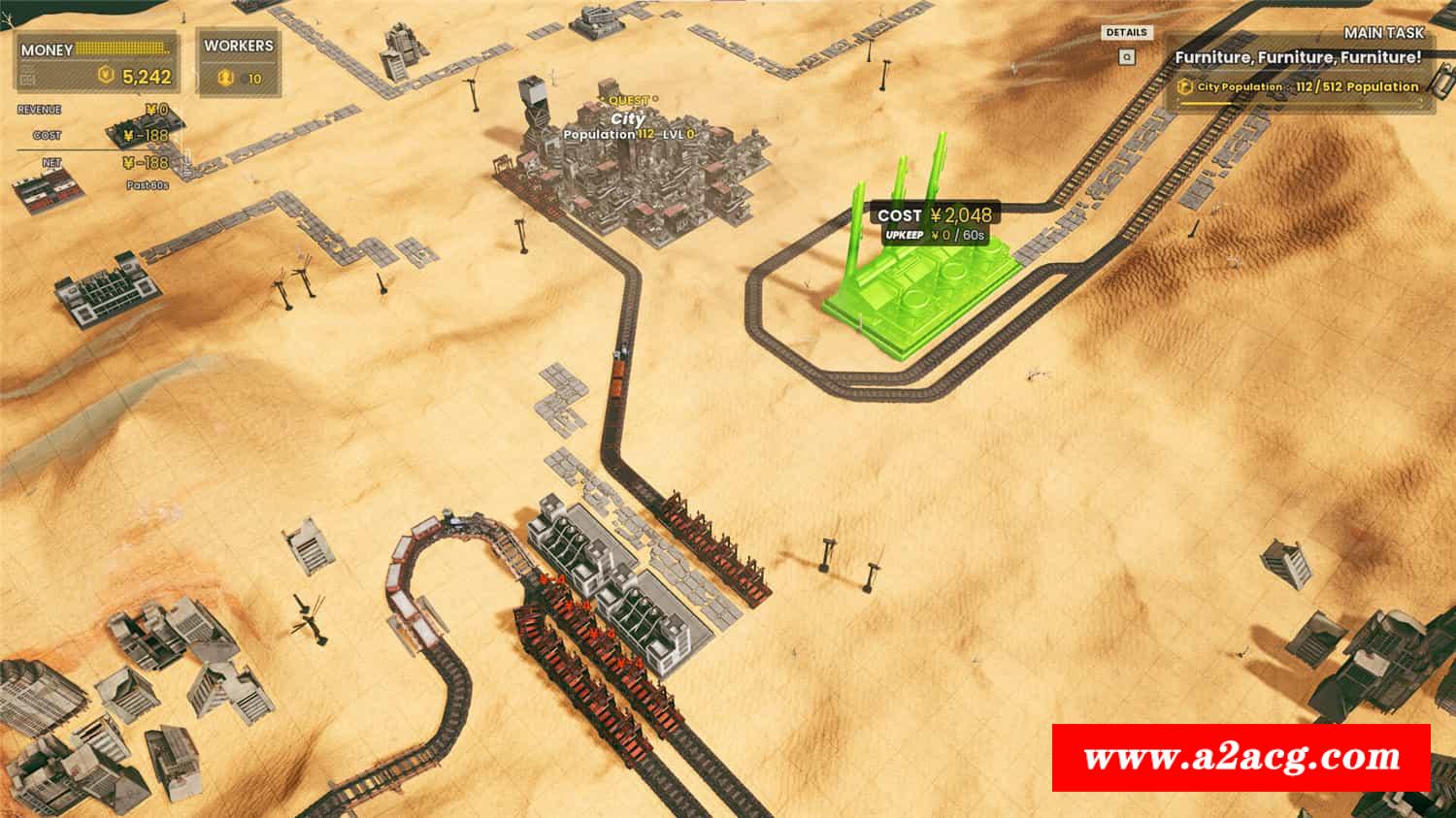Click the City quest label
Screen dimensions: 1456x818
628,118
